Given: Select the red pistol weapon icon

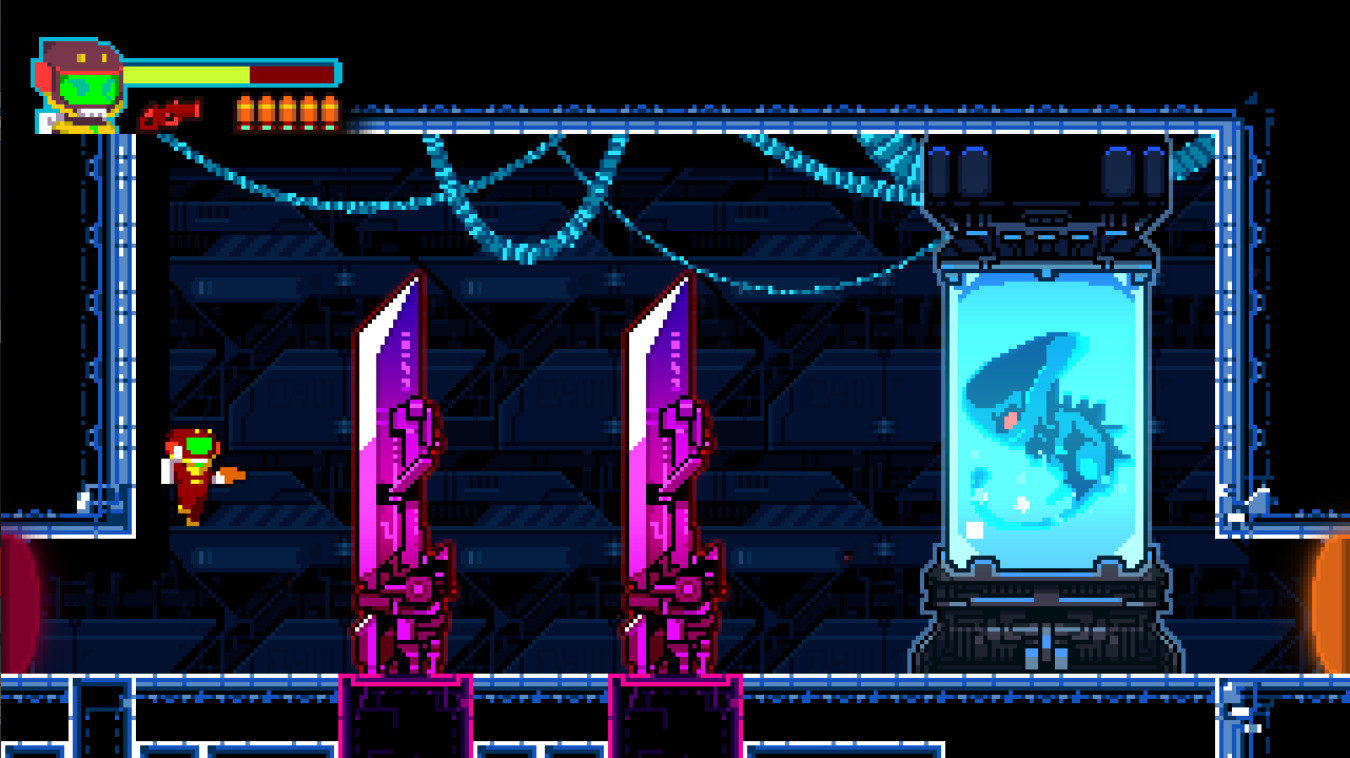Looking at the screenshot, I should pos(170,115).
